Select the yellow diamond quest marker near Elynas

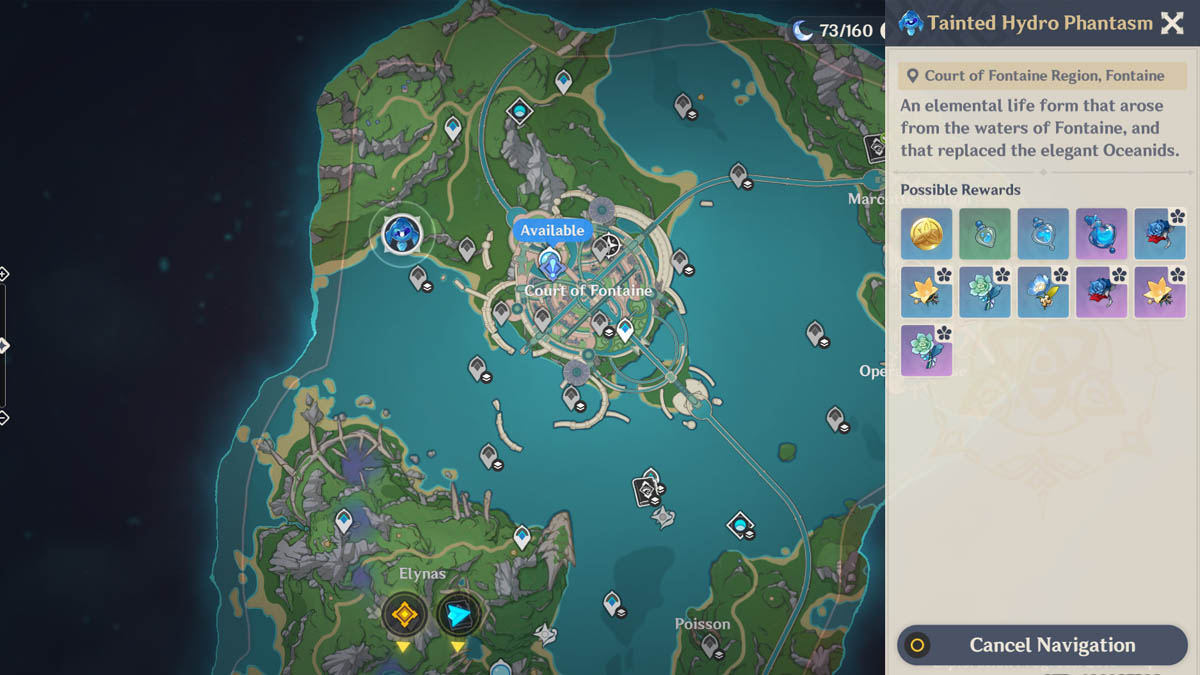pos(404,614)
